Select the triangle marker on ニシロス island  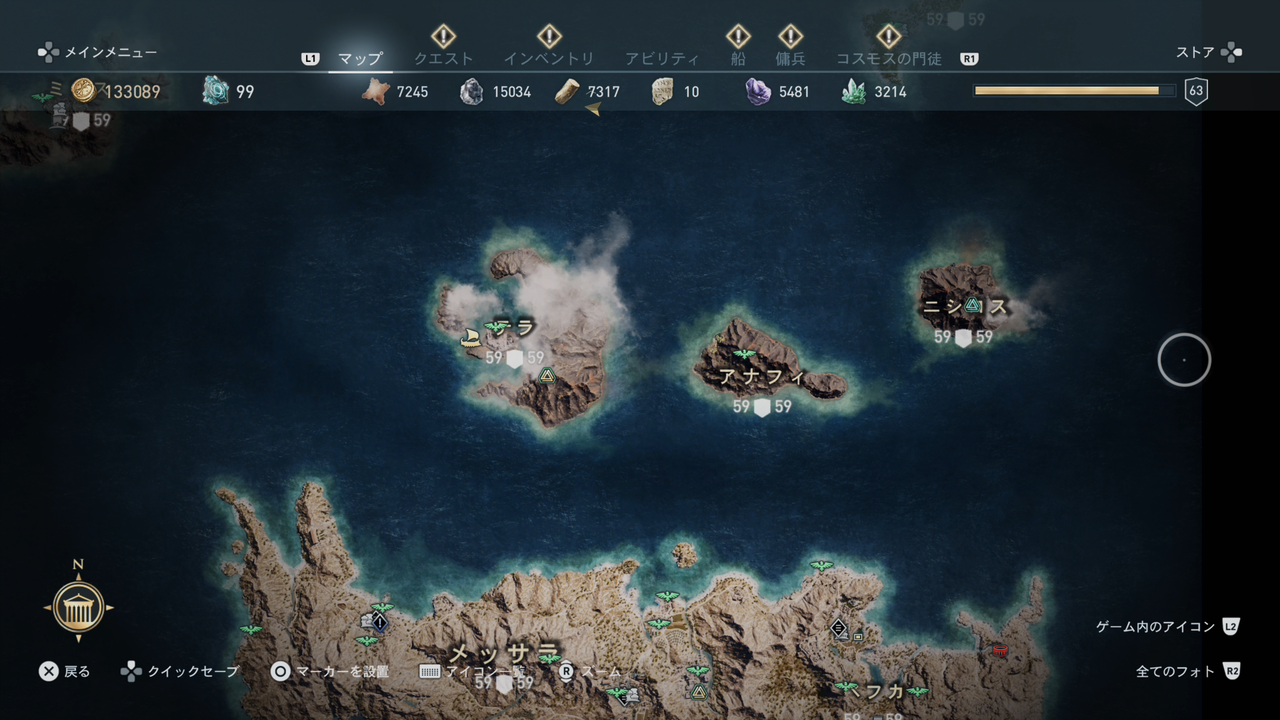tap(971, 306)
